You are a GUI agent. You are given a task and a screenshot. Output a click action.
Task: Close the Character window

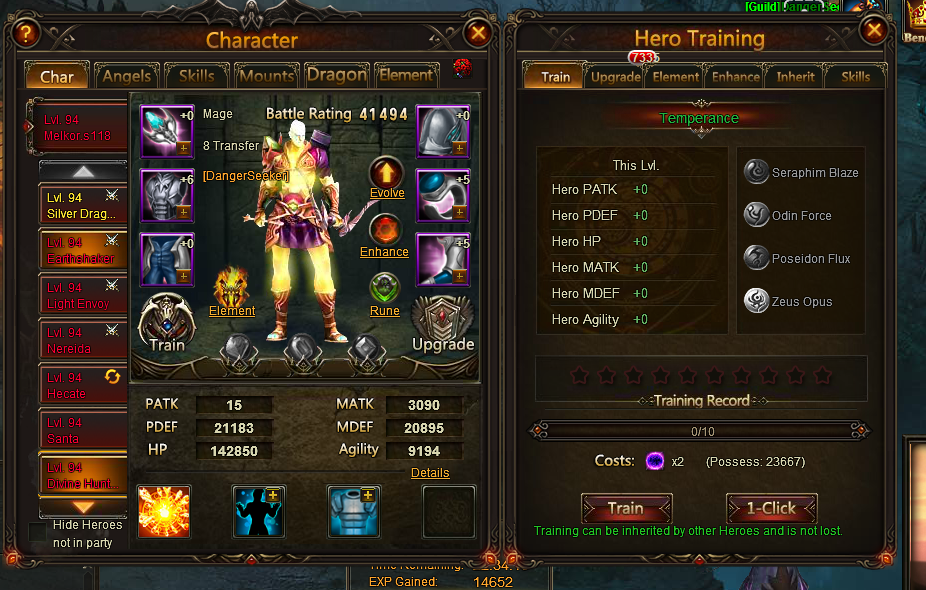pos(478,33)
